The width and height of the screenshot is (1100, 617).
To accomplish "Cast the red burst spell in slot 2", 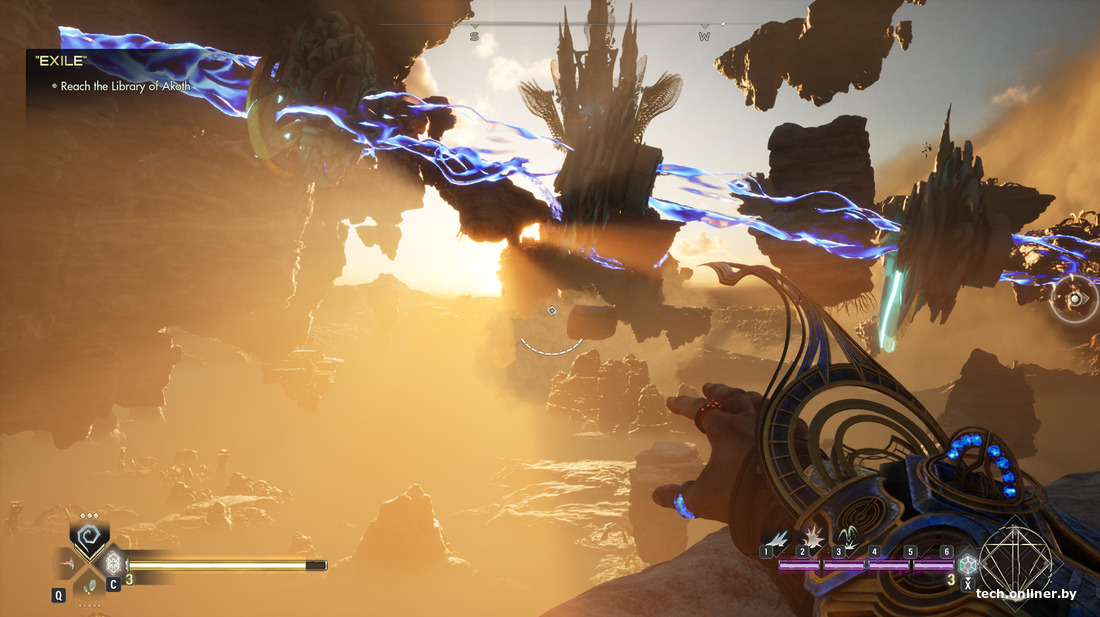I will coord(810,538).
